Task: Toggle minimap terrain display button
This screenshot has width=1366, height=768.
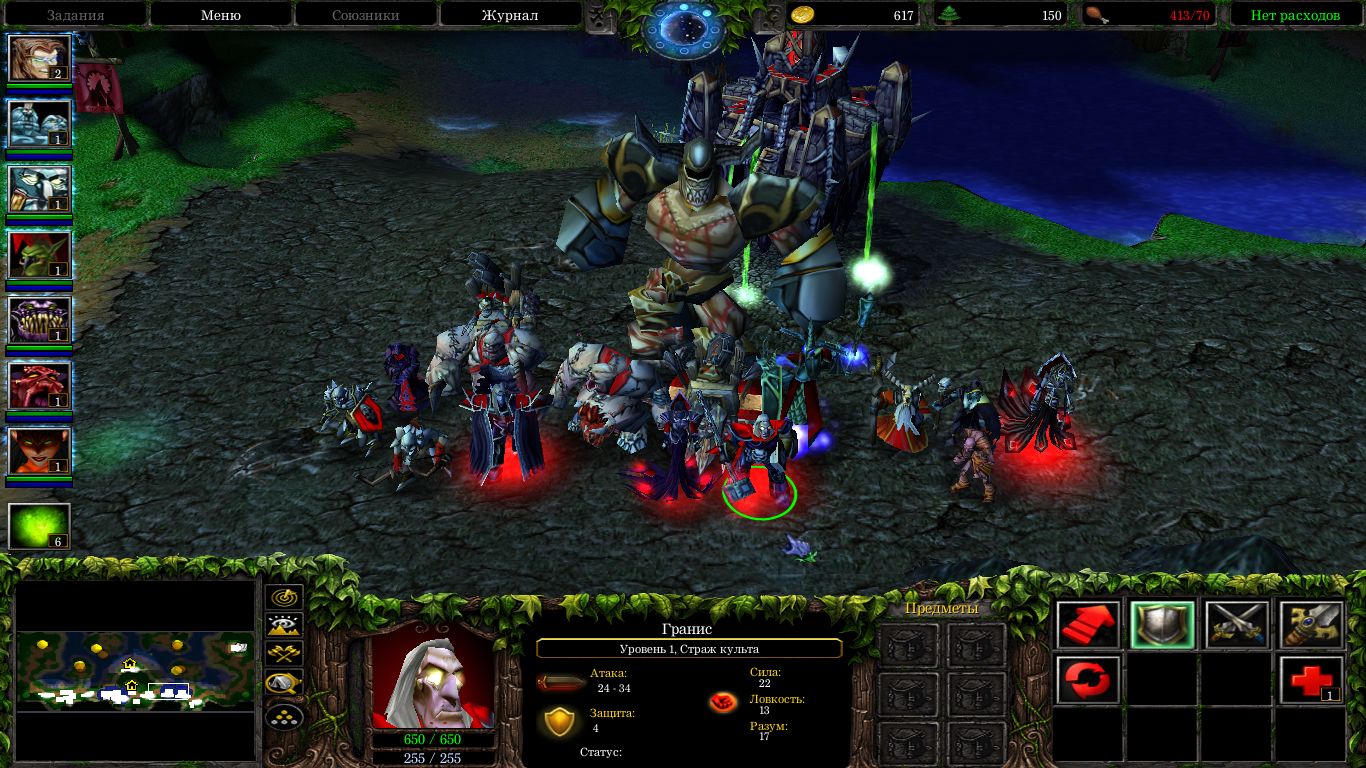Action: [x=285, y=626]
